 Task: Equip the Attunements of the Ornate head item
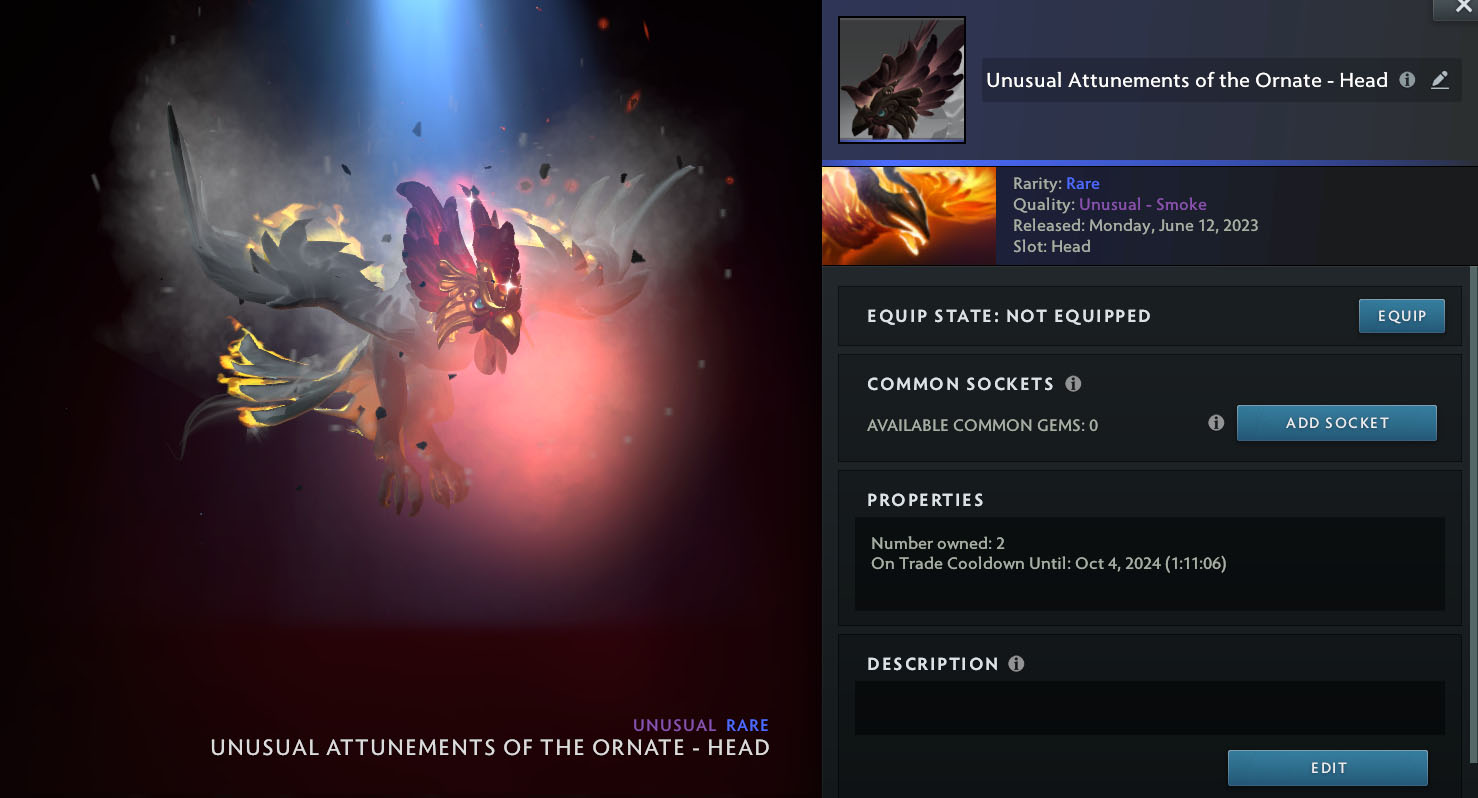pos(1401,316)
